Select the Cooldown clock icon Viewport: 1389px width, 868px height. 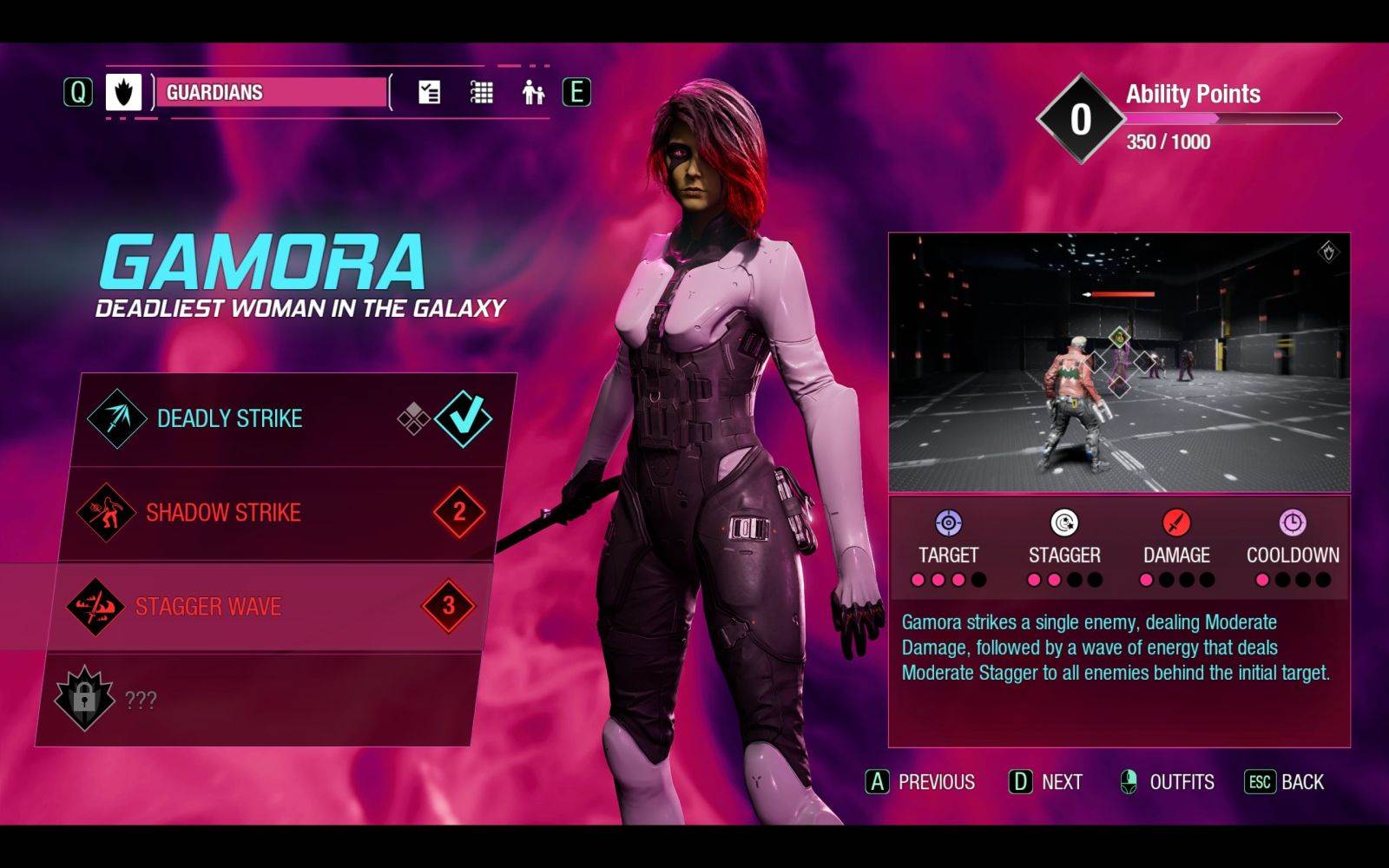1292,523
